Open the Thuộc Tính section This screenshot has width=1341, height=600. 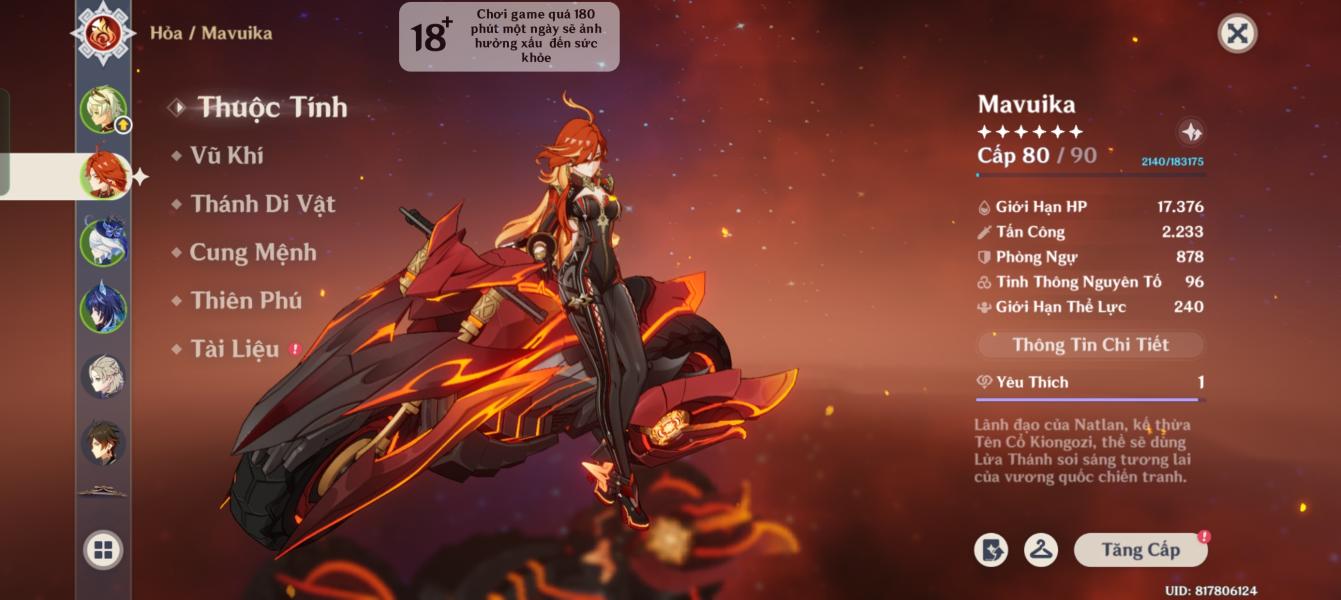272,107
